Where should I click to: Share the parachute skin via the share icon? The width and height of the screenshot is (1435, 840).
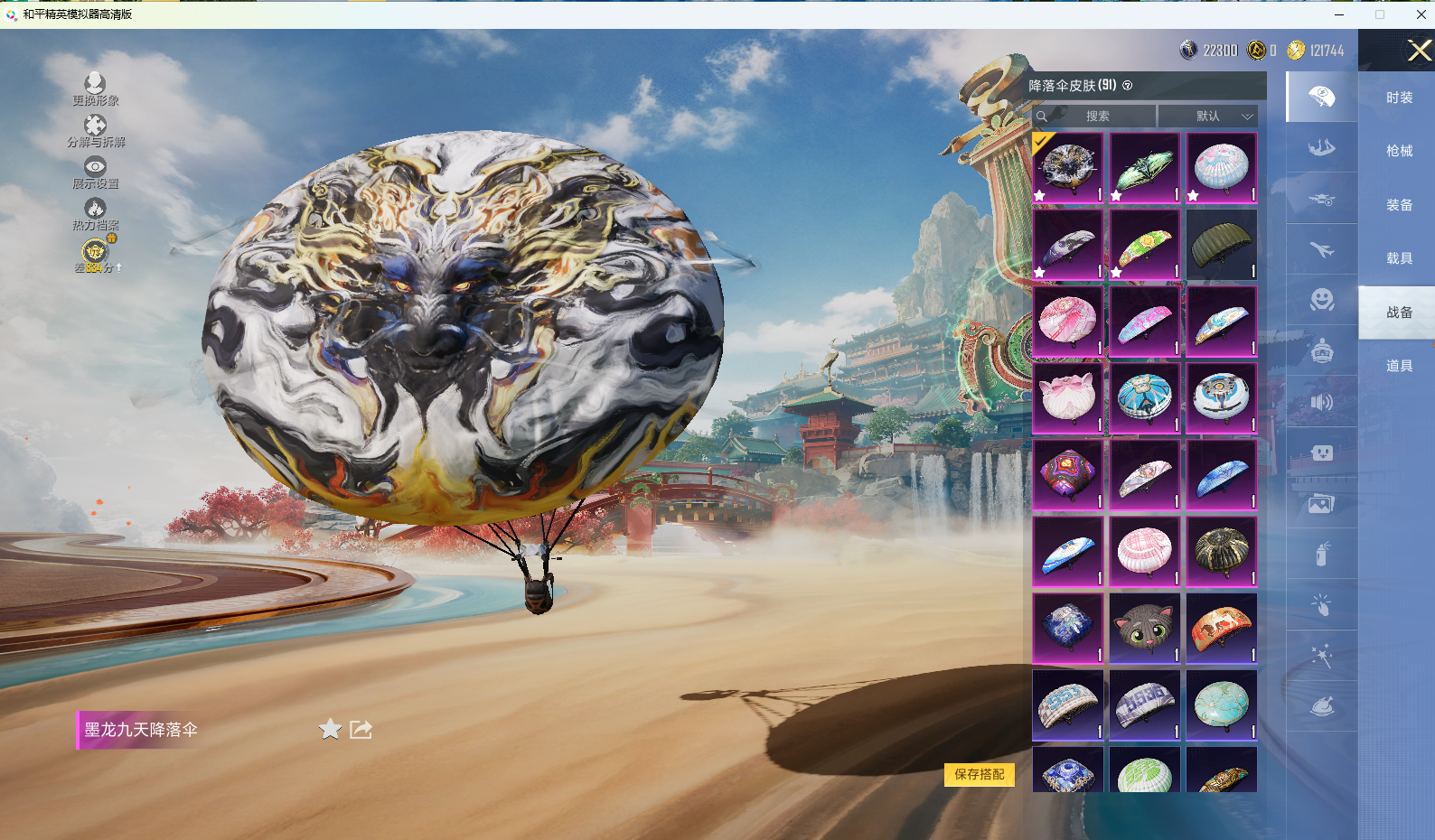(x=361, y=729)
